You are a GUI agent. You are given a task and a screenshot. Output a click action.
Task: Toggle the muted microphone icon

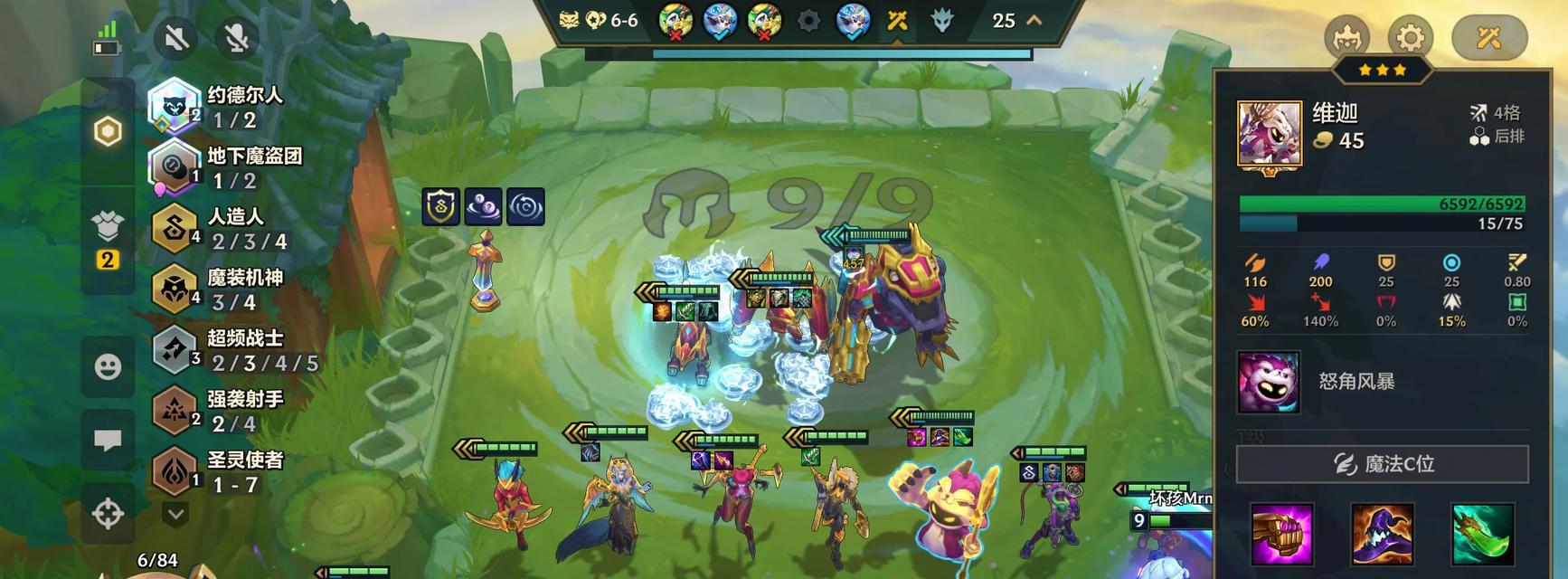pyautogui.click(x=237, y=37)
